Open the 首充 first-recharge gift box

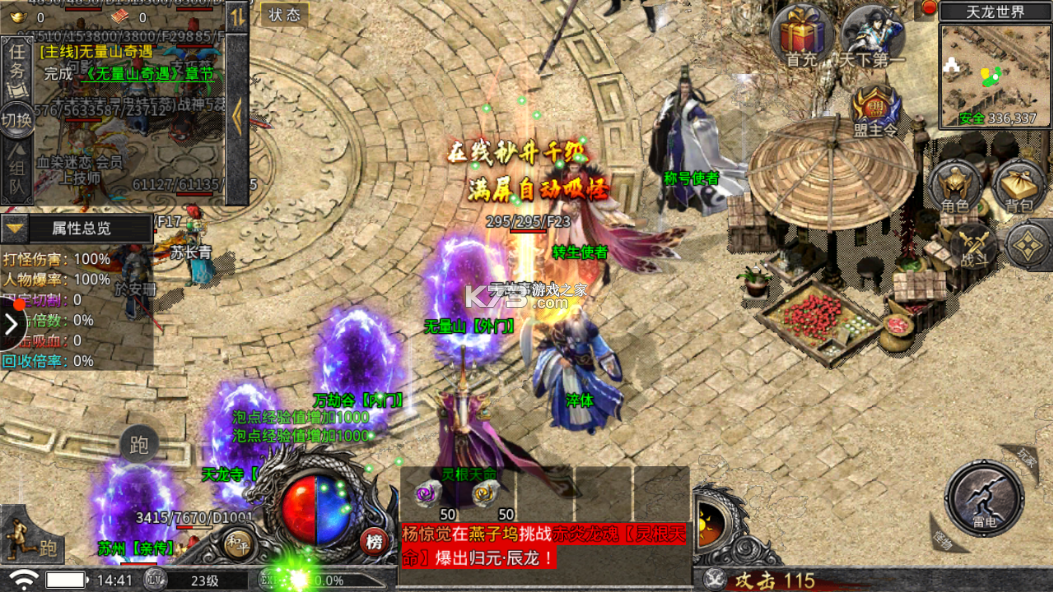tap(800, 32)
